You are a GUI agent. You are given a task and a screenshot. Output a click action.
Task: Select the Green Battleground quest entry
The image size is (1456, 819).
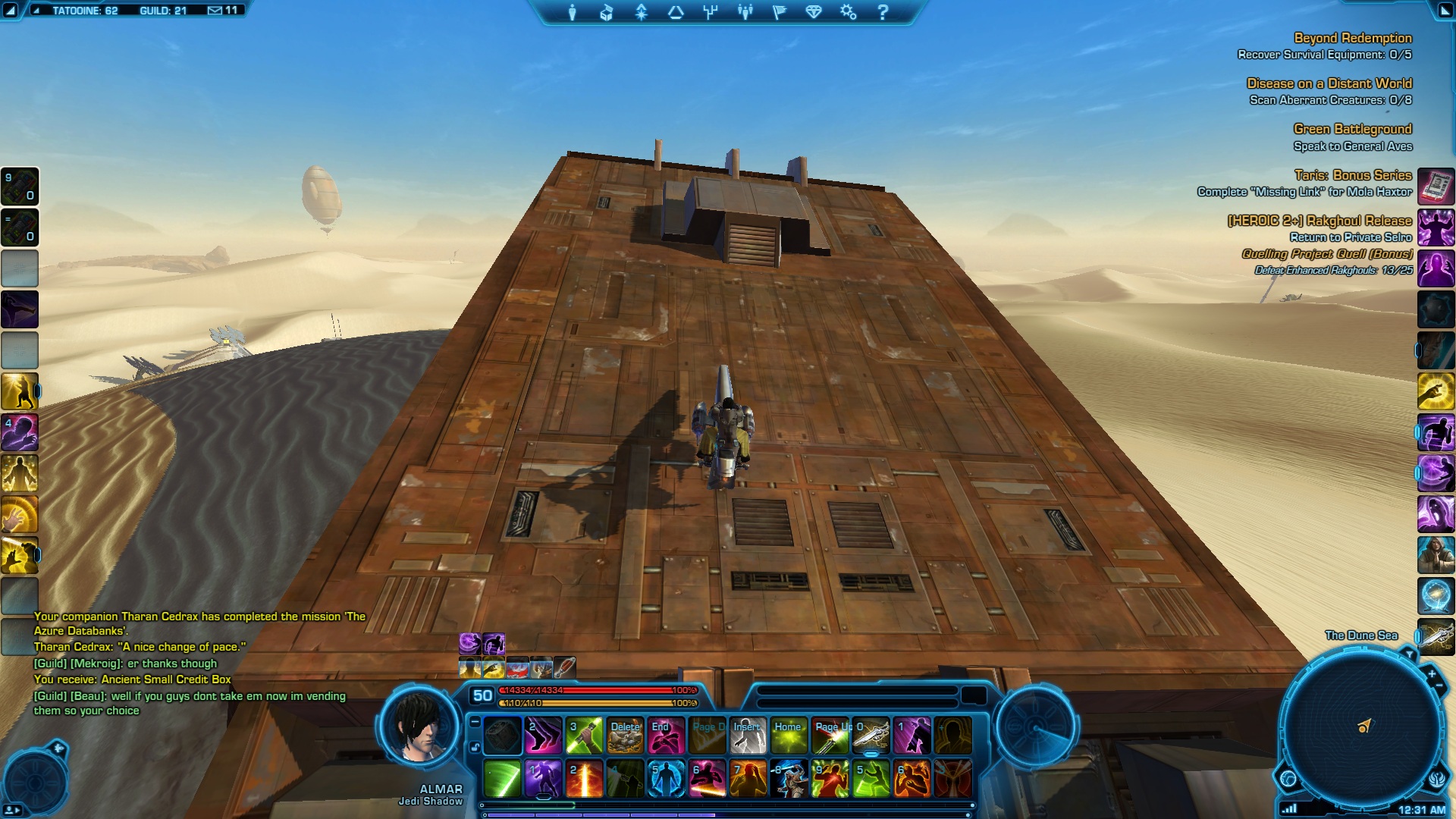pos(1352,129)
